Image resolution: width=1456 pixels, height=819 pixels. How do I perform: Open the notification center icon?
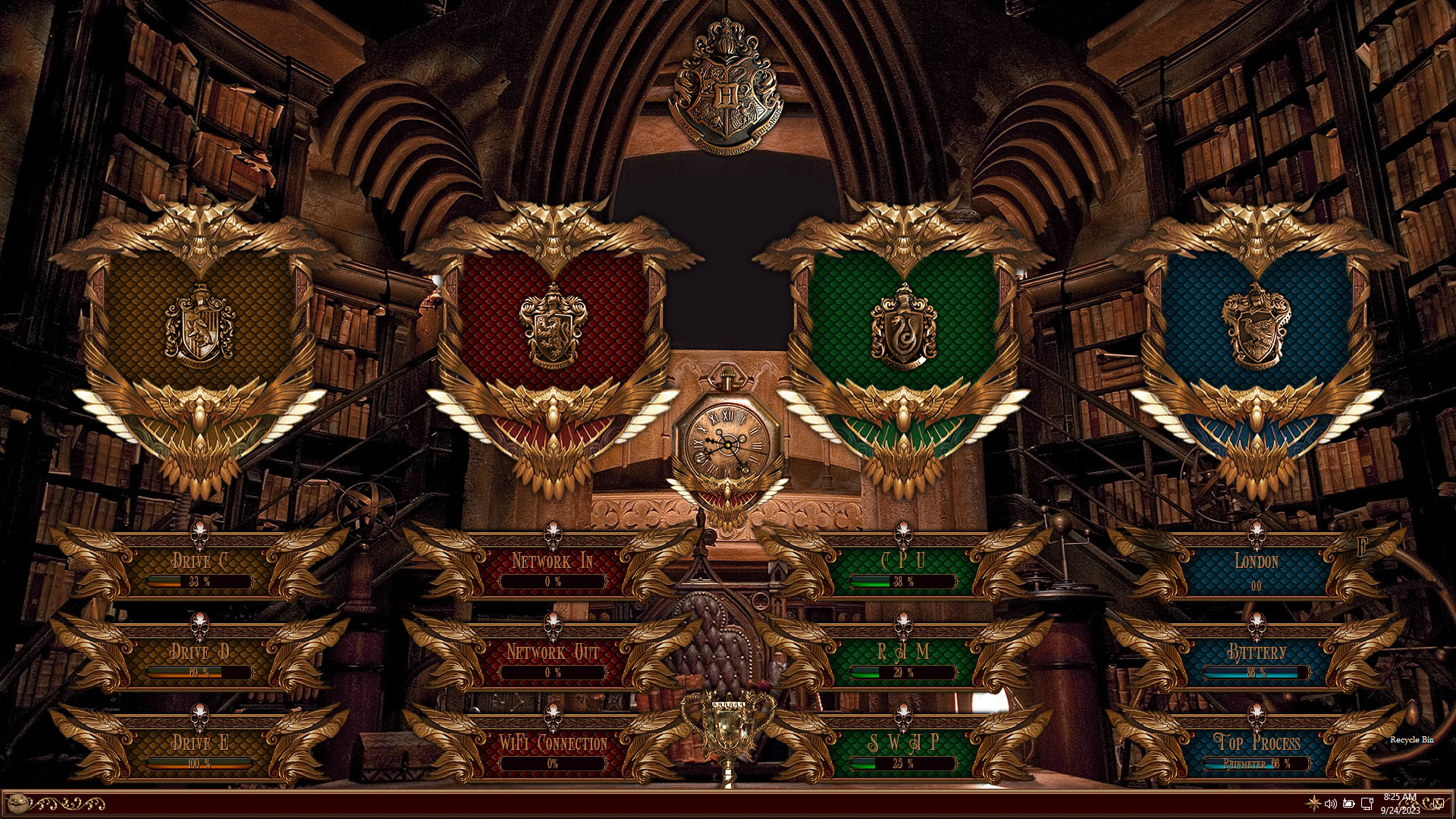click(x=1437, y=803)
